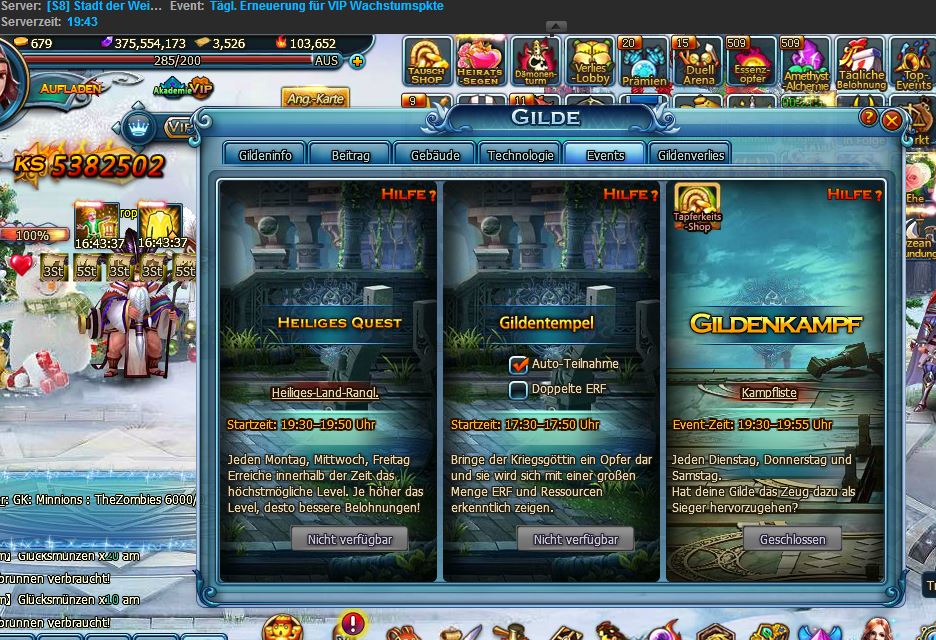The image size is (936, 640).
Task: Click Nicht verfügbar under Heiliges Quest
Action: click(342, 539)
